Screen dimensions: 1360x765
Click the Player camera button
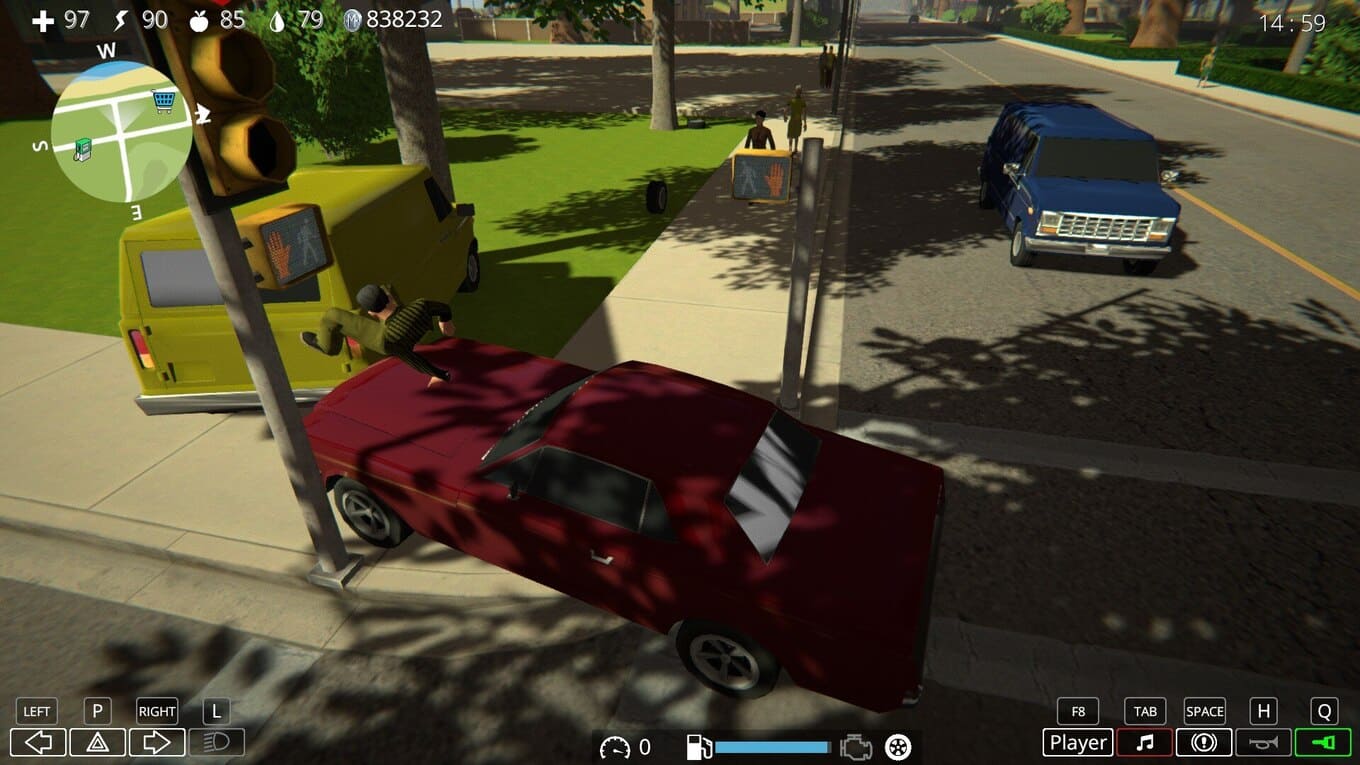click(x=1077, y=743)
